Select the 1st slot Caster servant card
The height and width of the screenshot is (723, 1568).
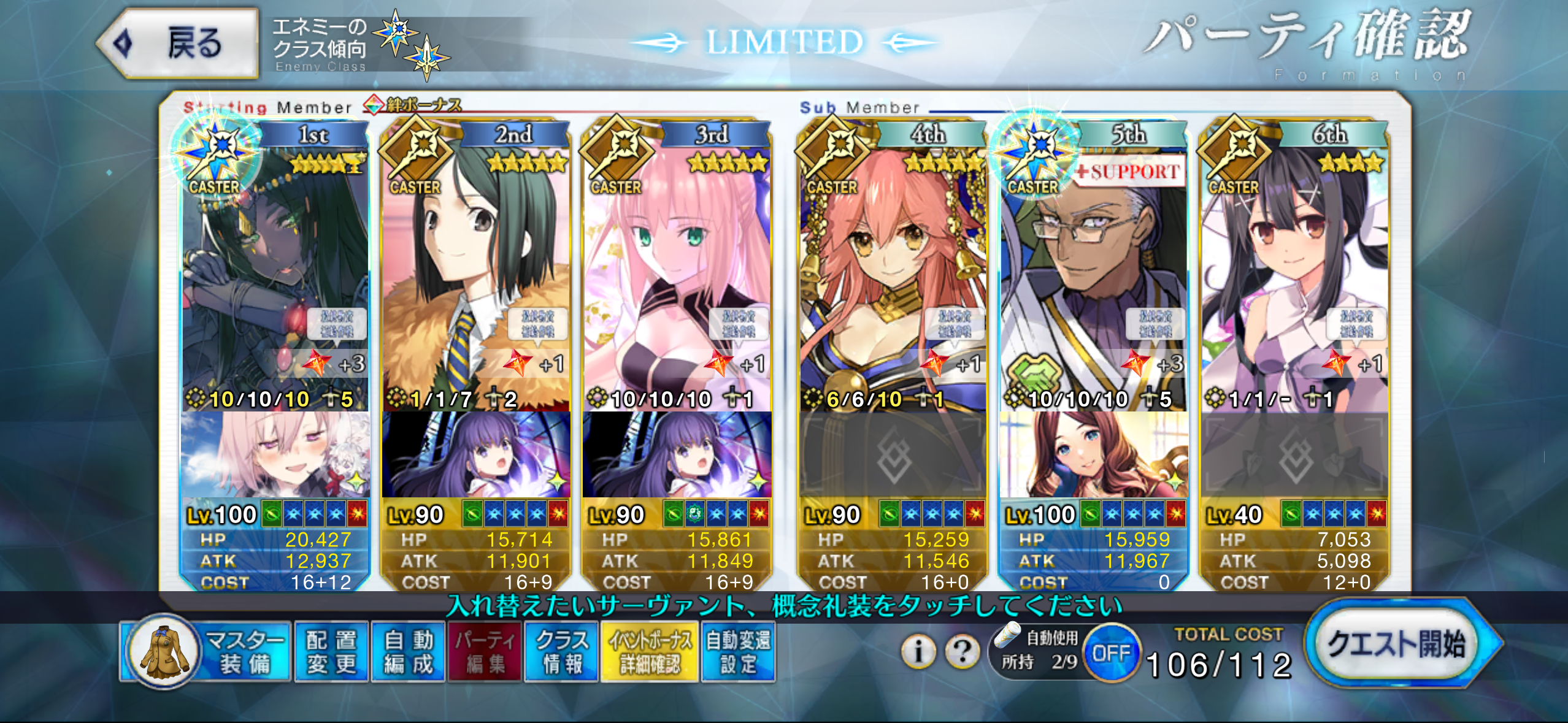[x=275, y=276]
